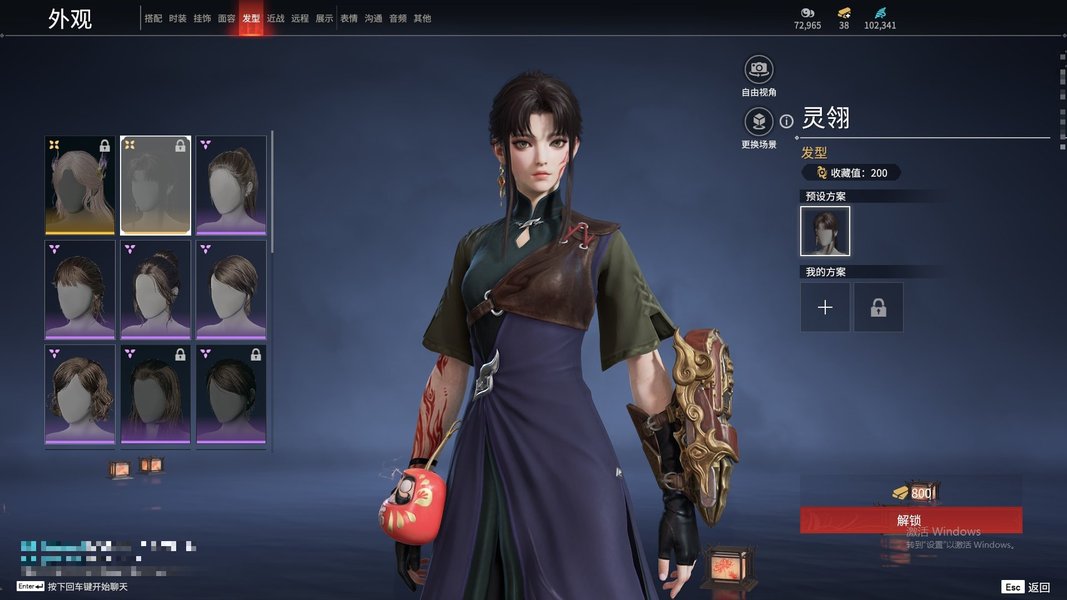Select the 近战 melee tab

tap(275, 18)
